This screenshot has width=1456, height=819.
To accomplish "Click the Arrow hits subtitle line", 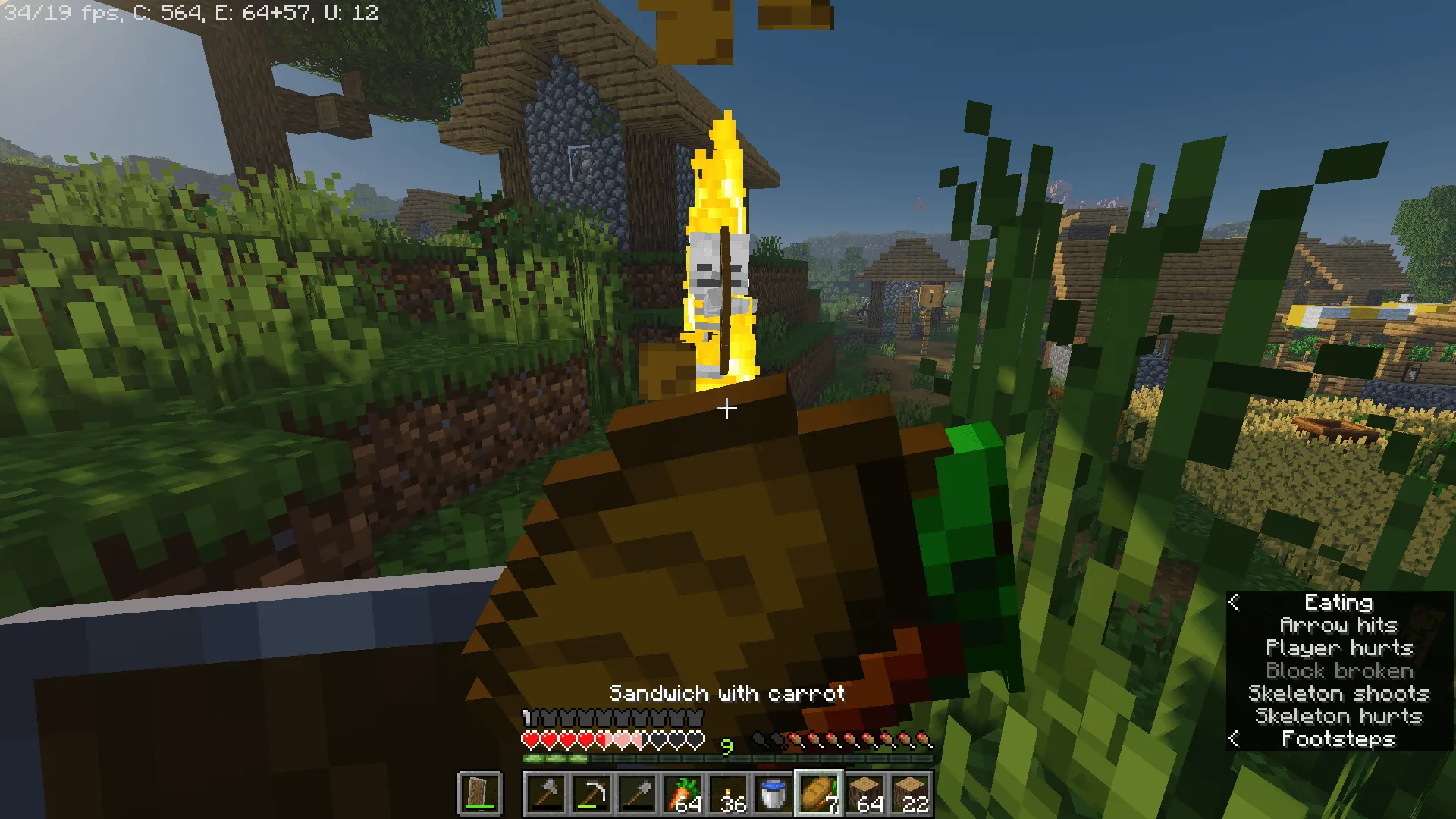I will point(1339,625).
